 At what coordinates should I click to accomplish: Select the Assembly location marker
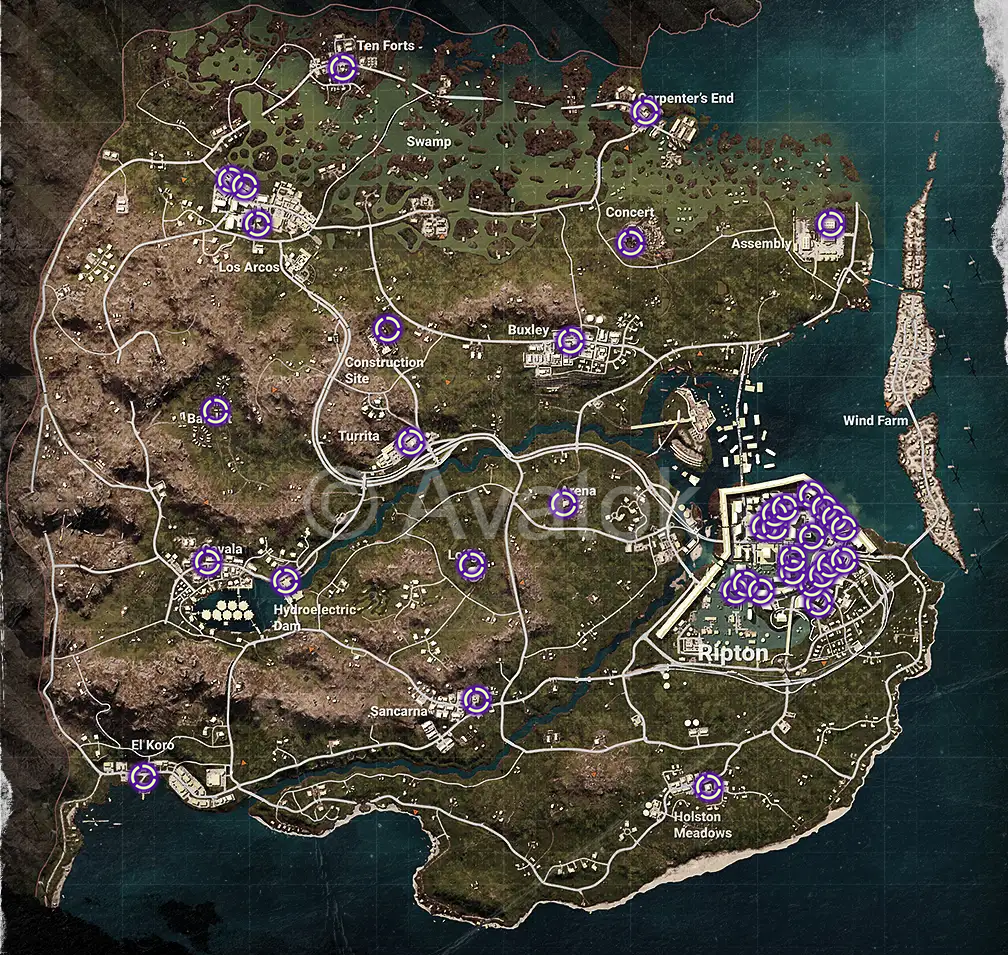[830, 224]
